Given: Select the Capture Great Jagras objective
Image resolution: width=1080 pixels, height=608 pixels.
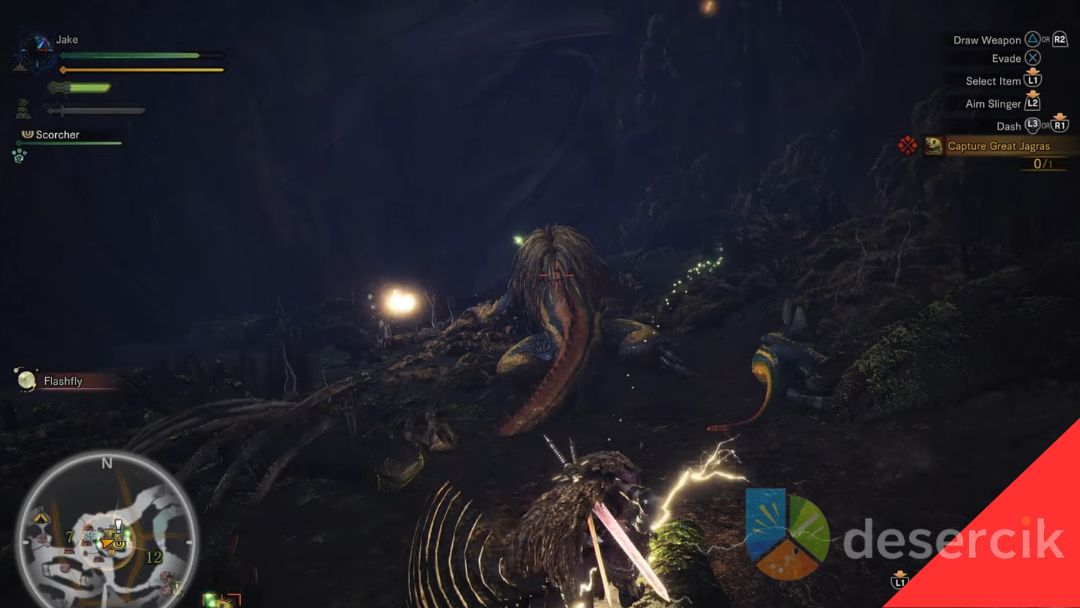Looking at the screenshot, I should 998,146.
